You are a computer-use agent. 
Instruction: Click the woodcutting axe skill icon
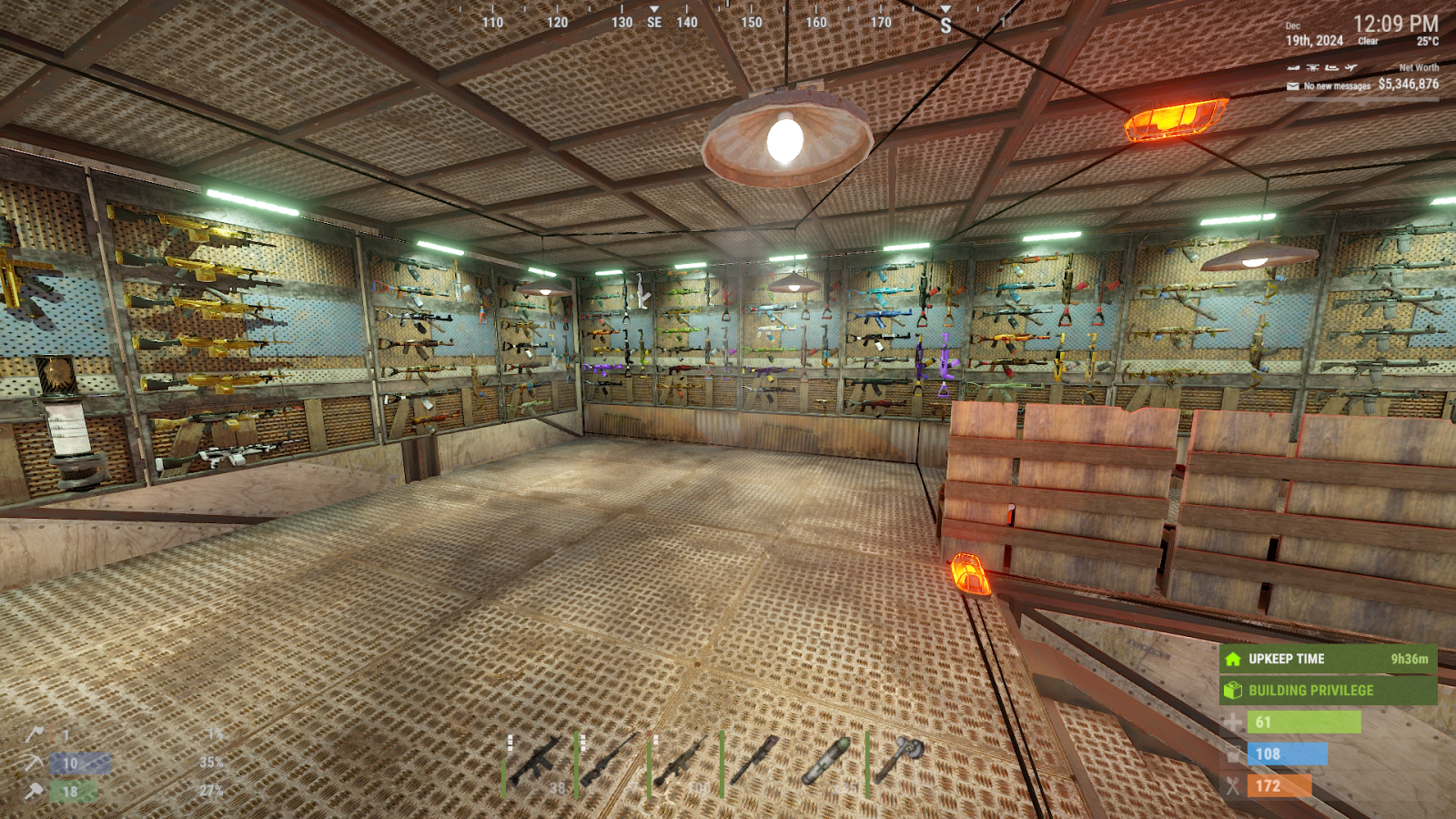tap(35, 733)
